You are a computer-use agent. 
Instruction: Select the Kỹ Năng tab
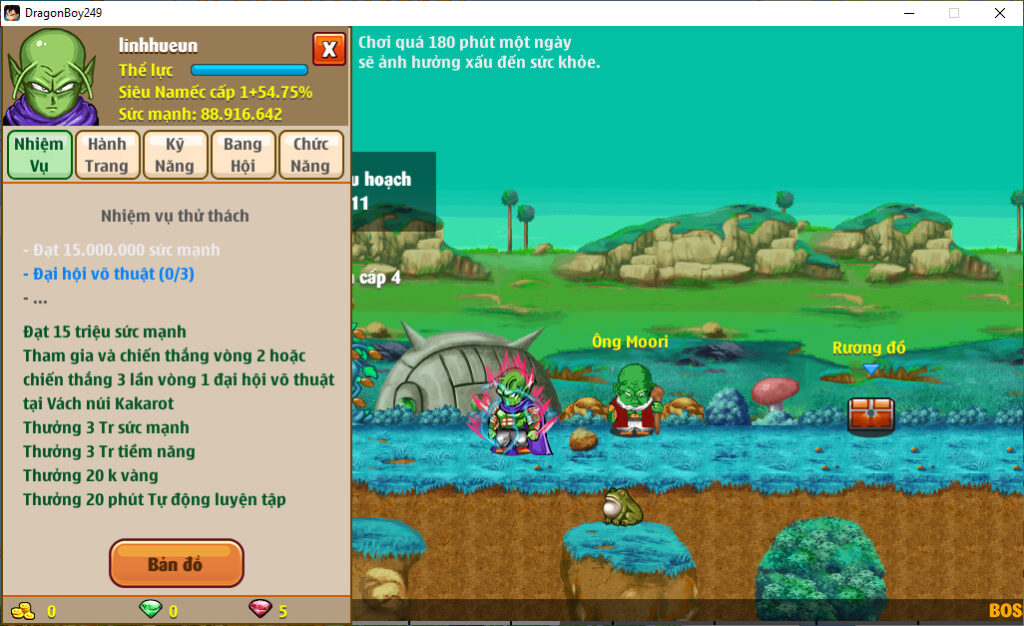click(175, 155)
